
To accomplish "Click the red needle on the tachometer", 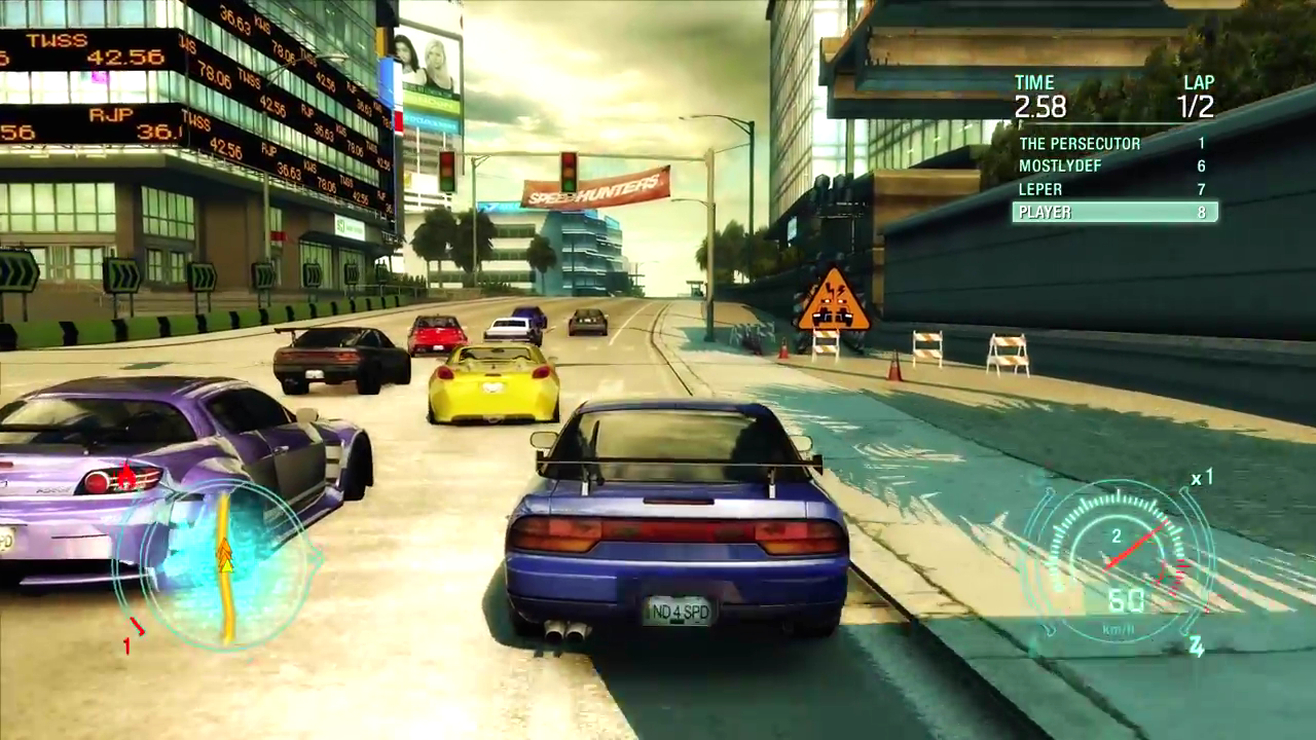I will click(1135, 548).
